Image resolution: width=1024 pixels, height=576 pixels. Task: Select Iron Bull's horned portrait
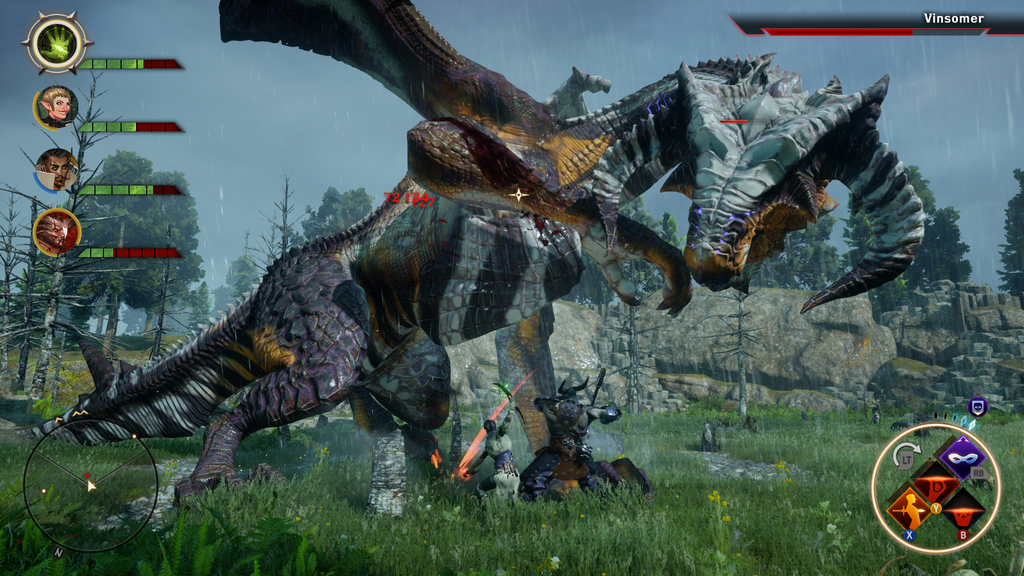pos(56,231)
